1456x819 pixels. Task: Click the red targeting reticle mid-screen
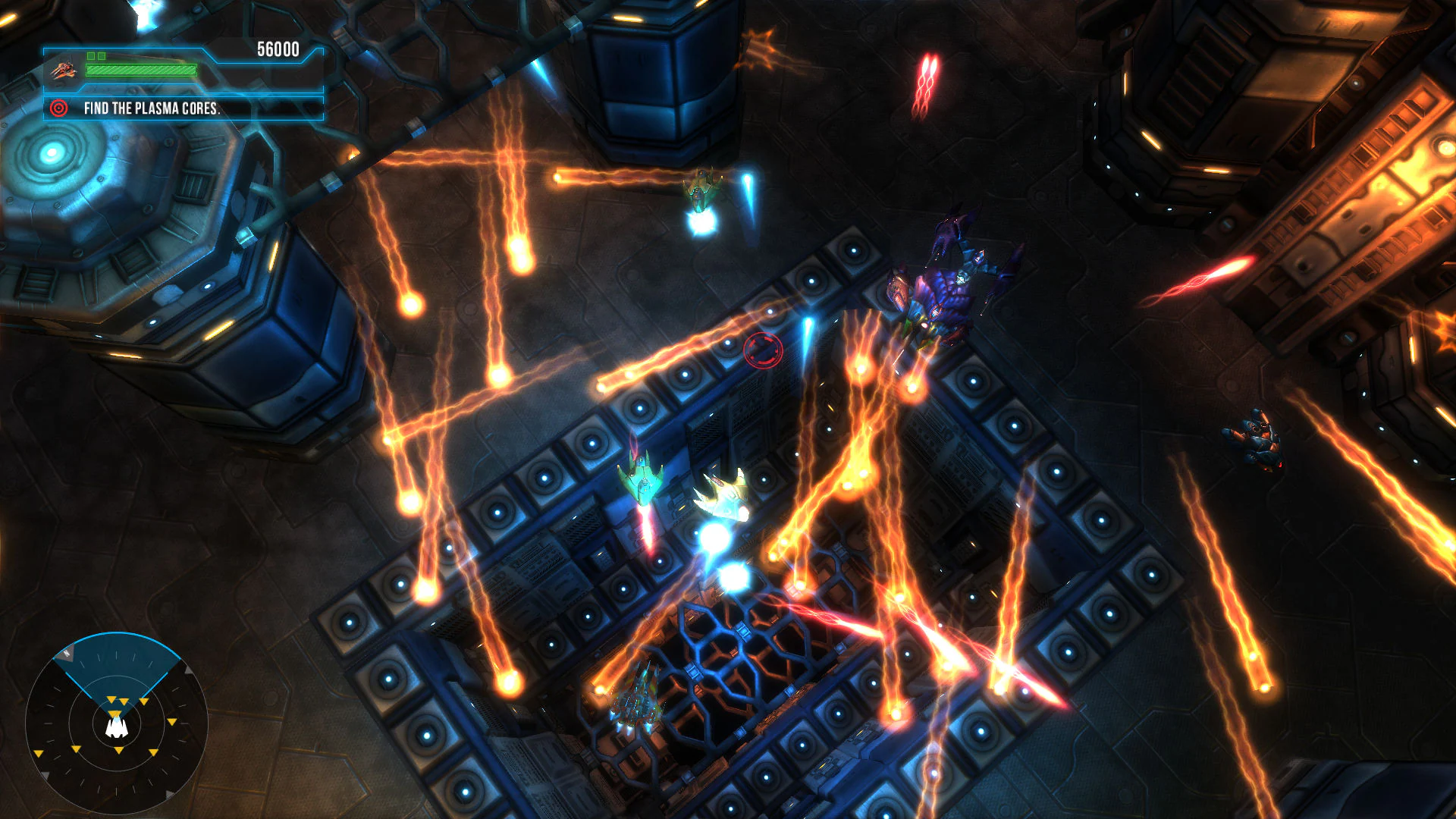pos(762,349)
